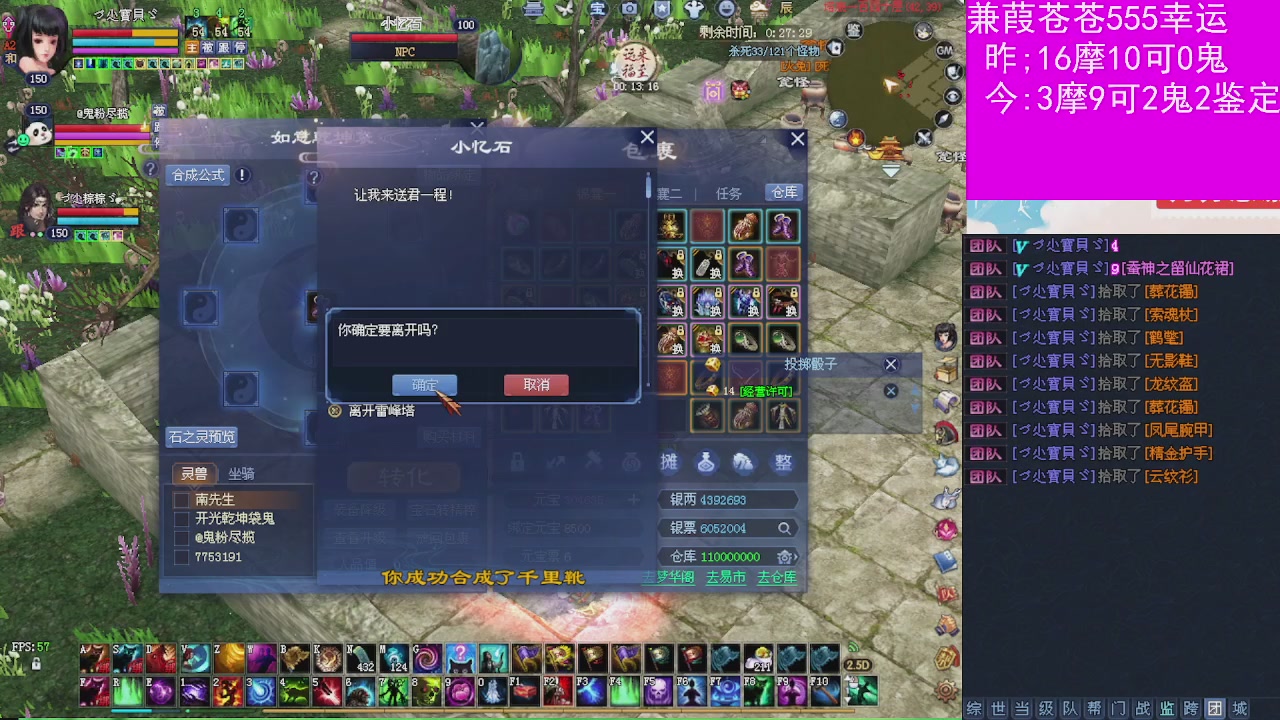
Task: Switch to the 任务 tab in the bag window
Action: pyautogui.click(x=729, y=192)
